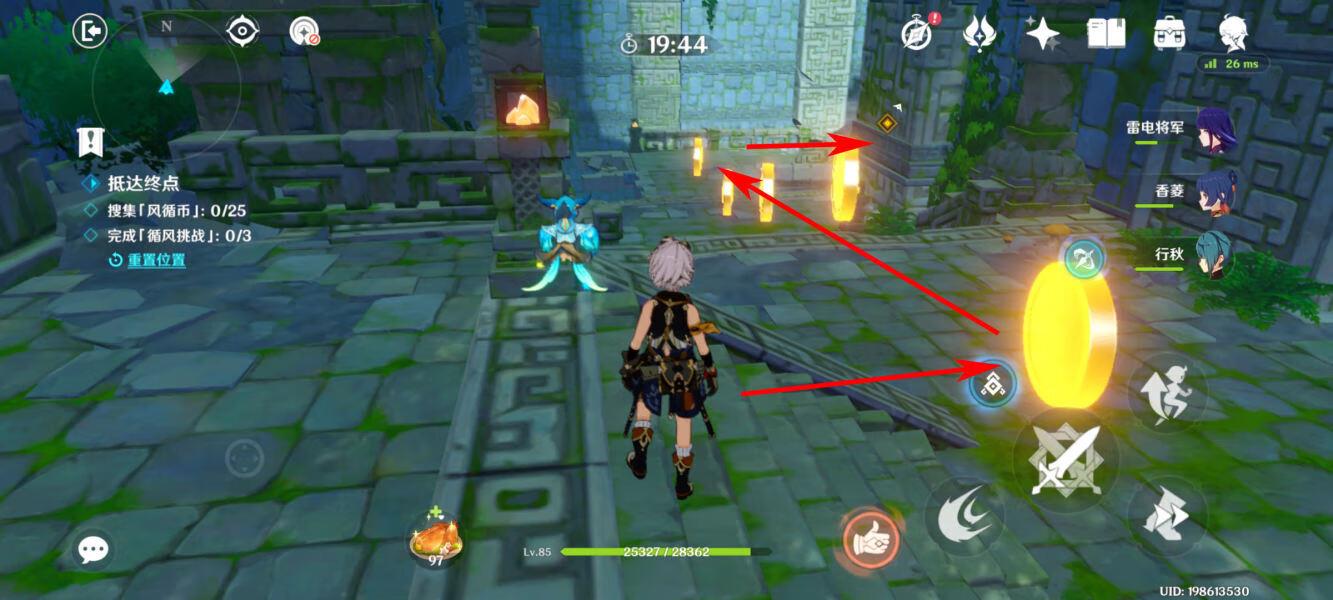Image resolution: width=1333 pixels, height=600 pixels.
Task: Use the roast chicken food item
Action: (x=436, y=540)
